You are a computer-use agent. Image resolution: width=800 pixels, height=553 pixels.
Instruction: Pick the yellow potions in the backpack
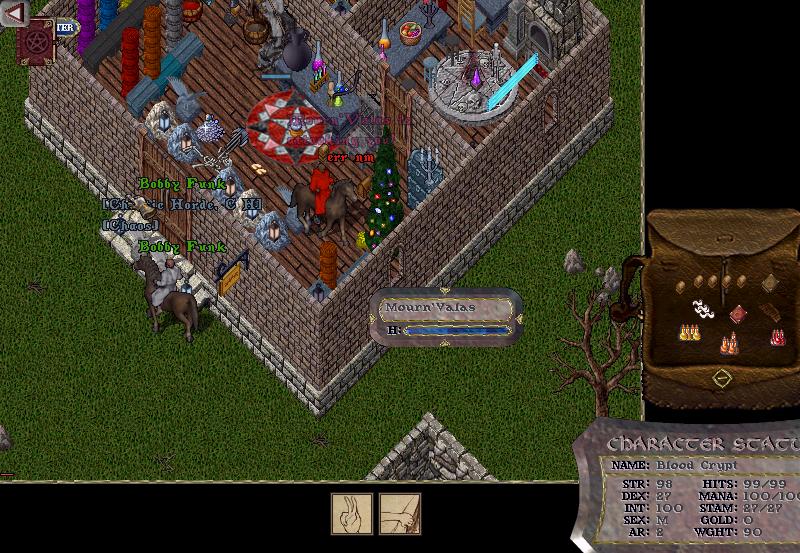[x=688, y=331]
